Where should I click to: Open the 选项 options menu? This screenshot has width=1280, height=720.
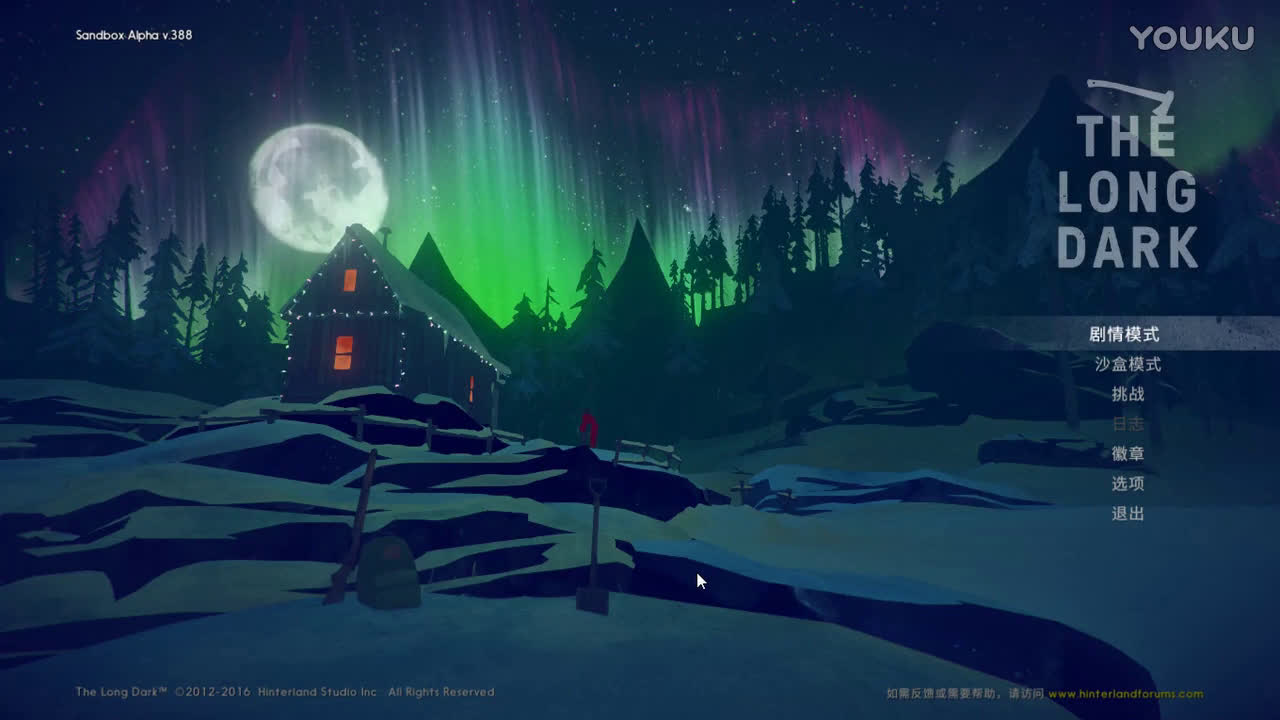[x=1128, y=484]
